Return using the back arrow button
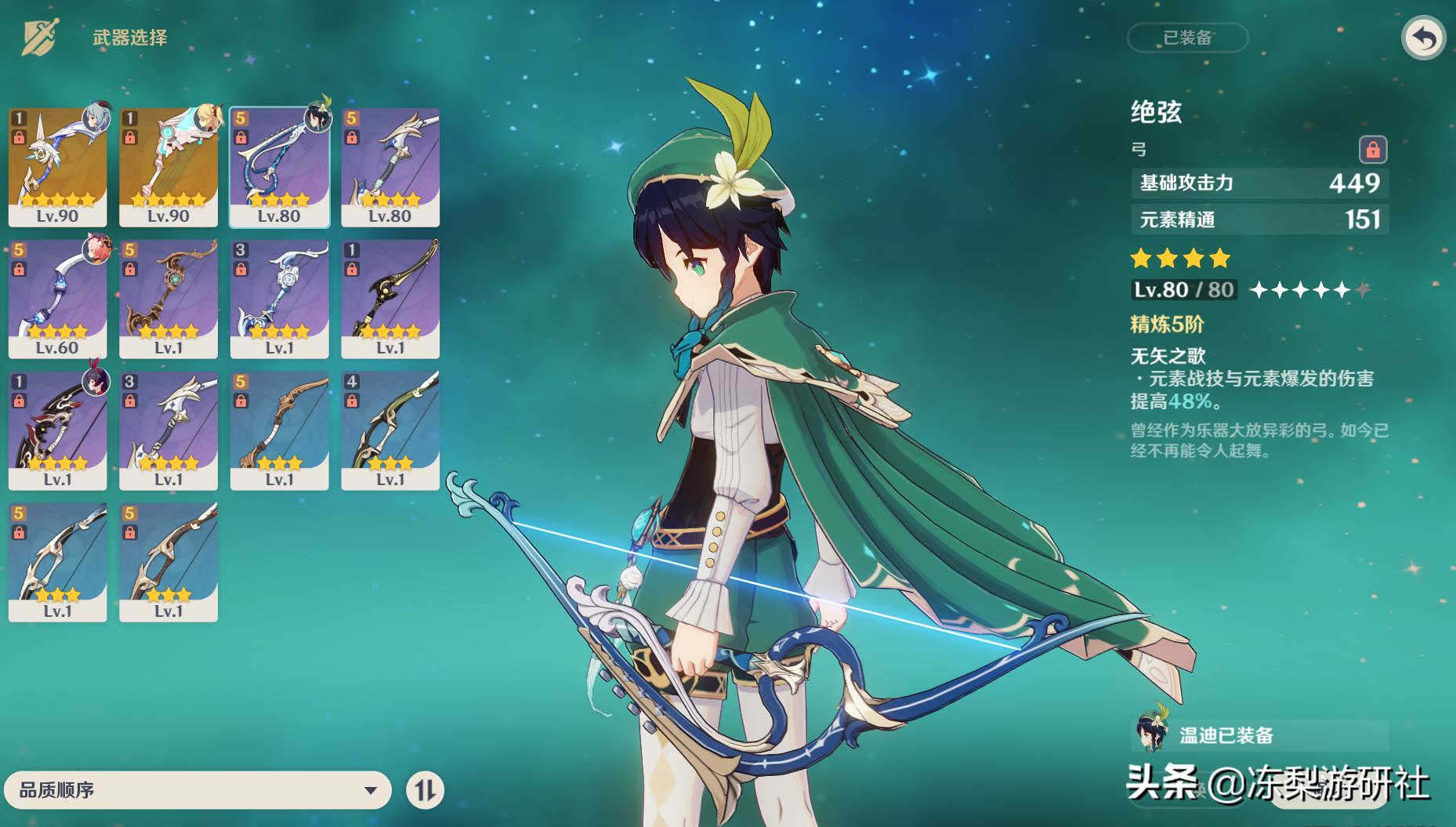1456x827 pixels. [x=1423, y=38]
